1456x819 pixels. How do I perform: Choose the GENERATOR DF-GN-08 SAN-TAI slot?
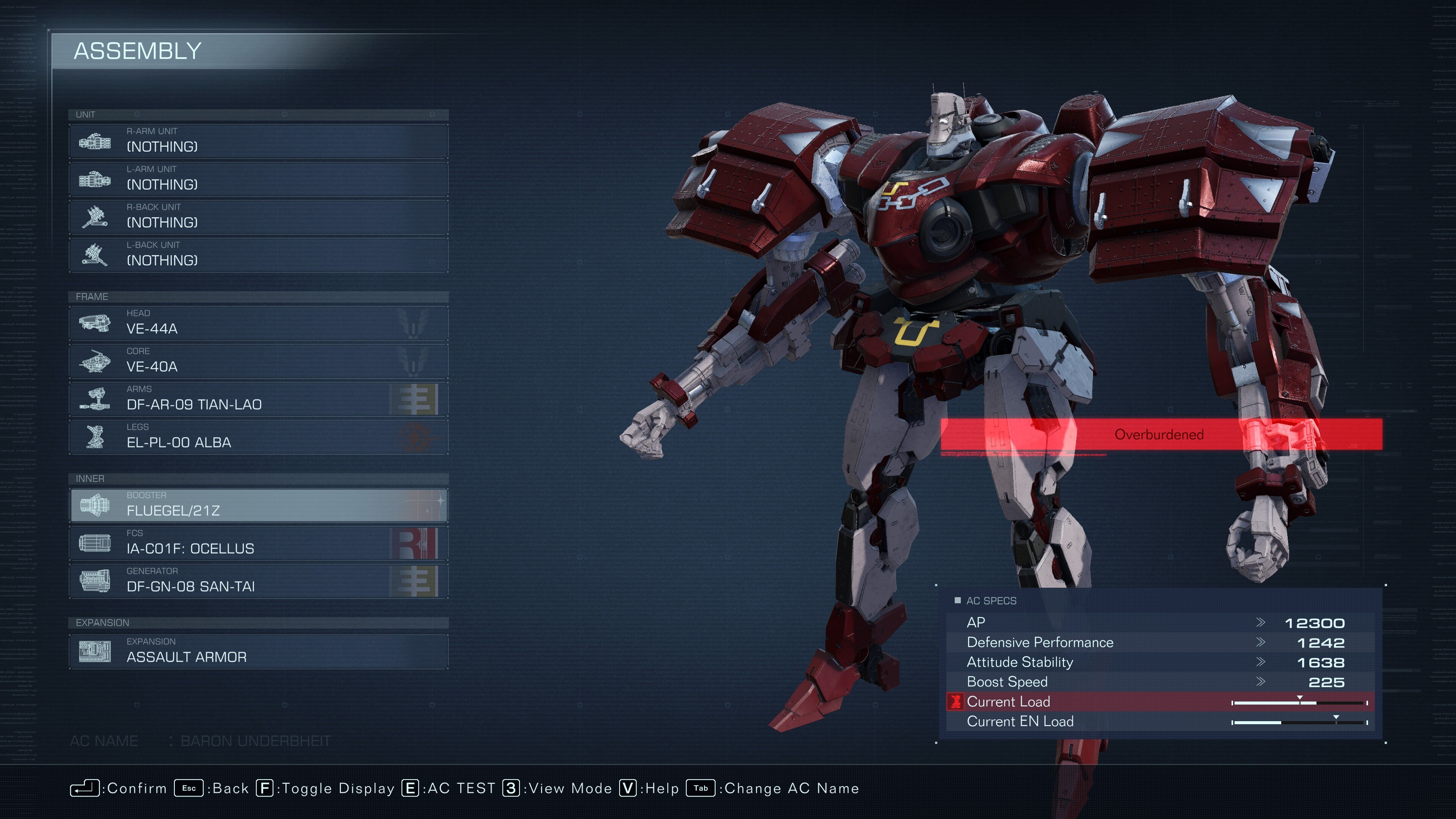point(258,581)
